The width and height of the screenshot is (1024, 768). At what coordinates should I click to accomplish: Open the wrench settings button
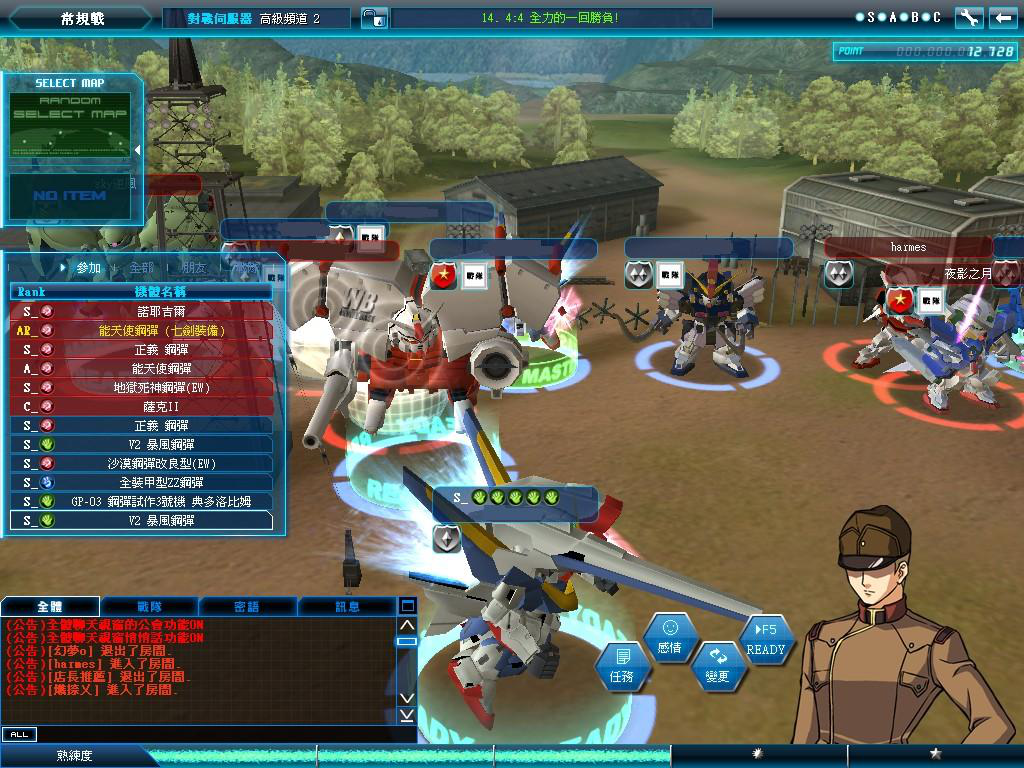tap(969, 17)
